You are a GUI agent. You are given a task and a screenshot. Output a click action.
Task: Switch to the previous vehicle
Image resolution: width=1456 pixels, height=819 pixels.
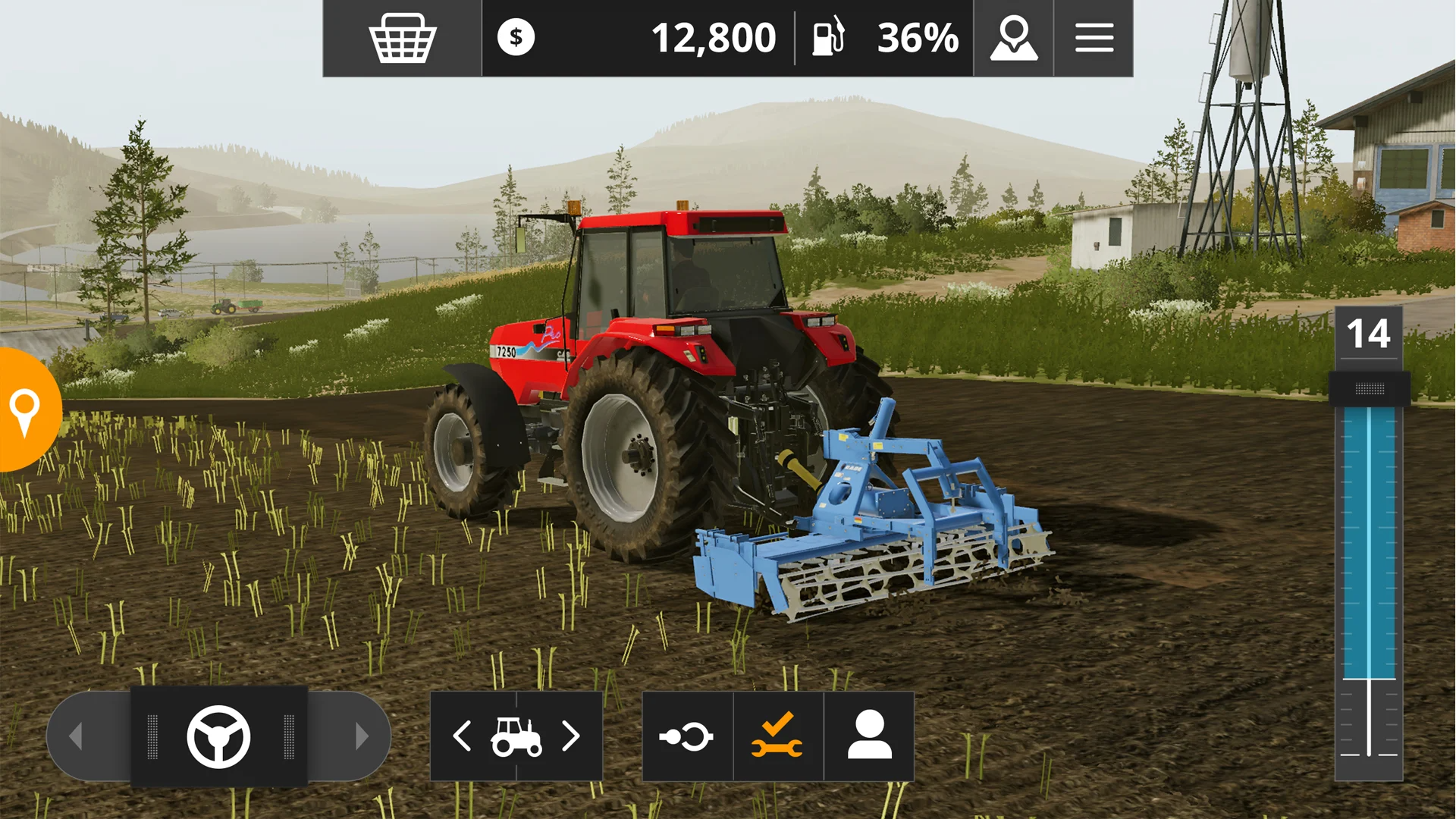tap(463, 736)
